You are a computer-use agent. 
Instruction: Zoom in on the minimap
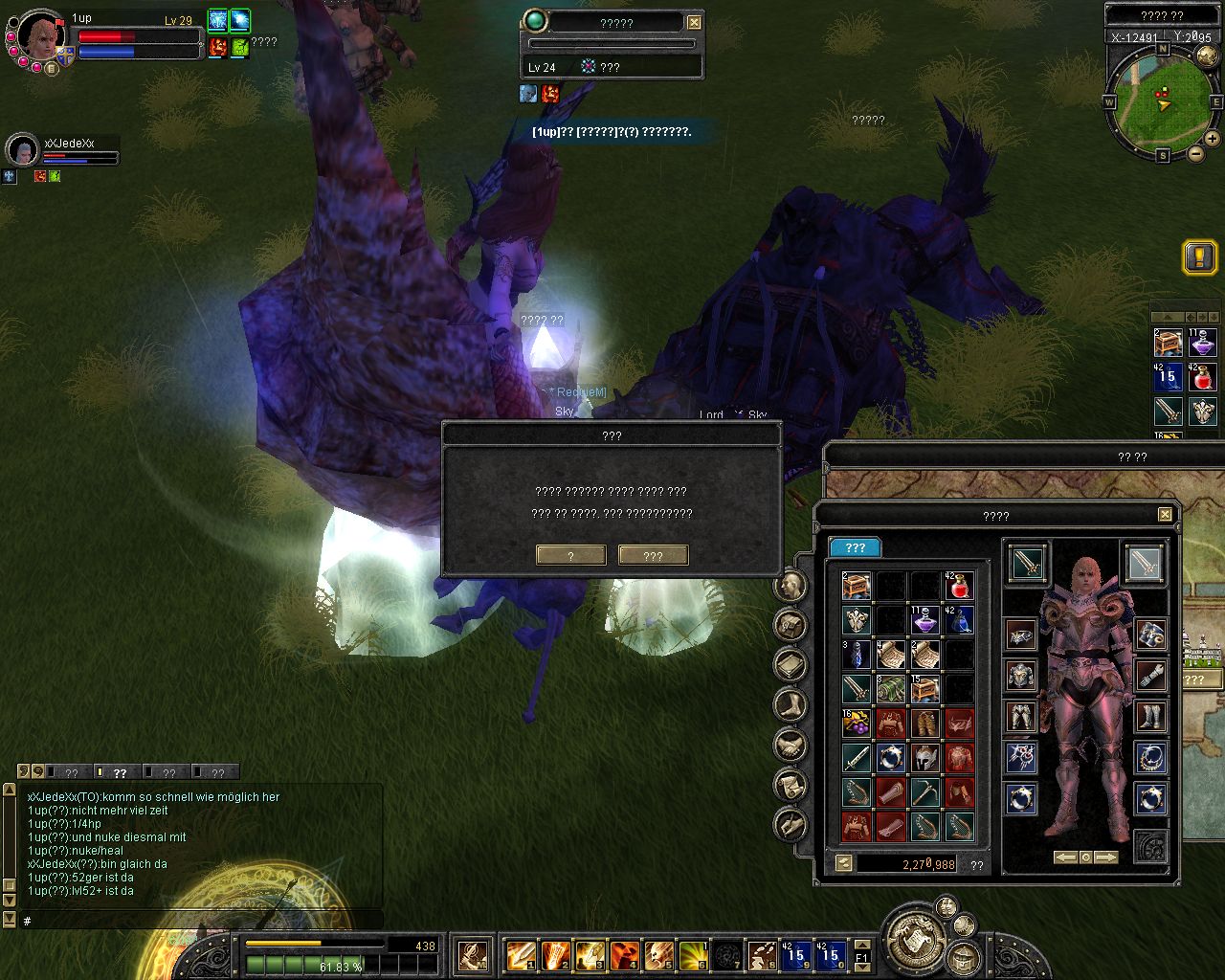pyautogui.click(x=1213, y=140)
